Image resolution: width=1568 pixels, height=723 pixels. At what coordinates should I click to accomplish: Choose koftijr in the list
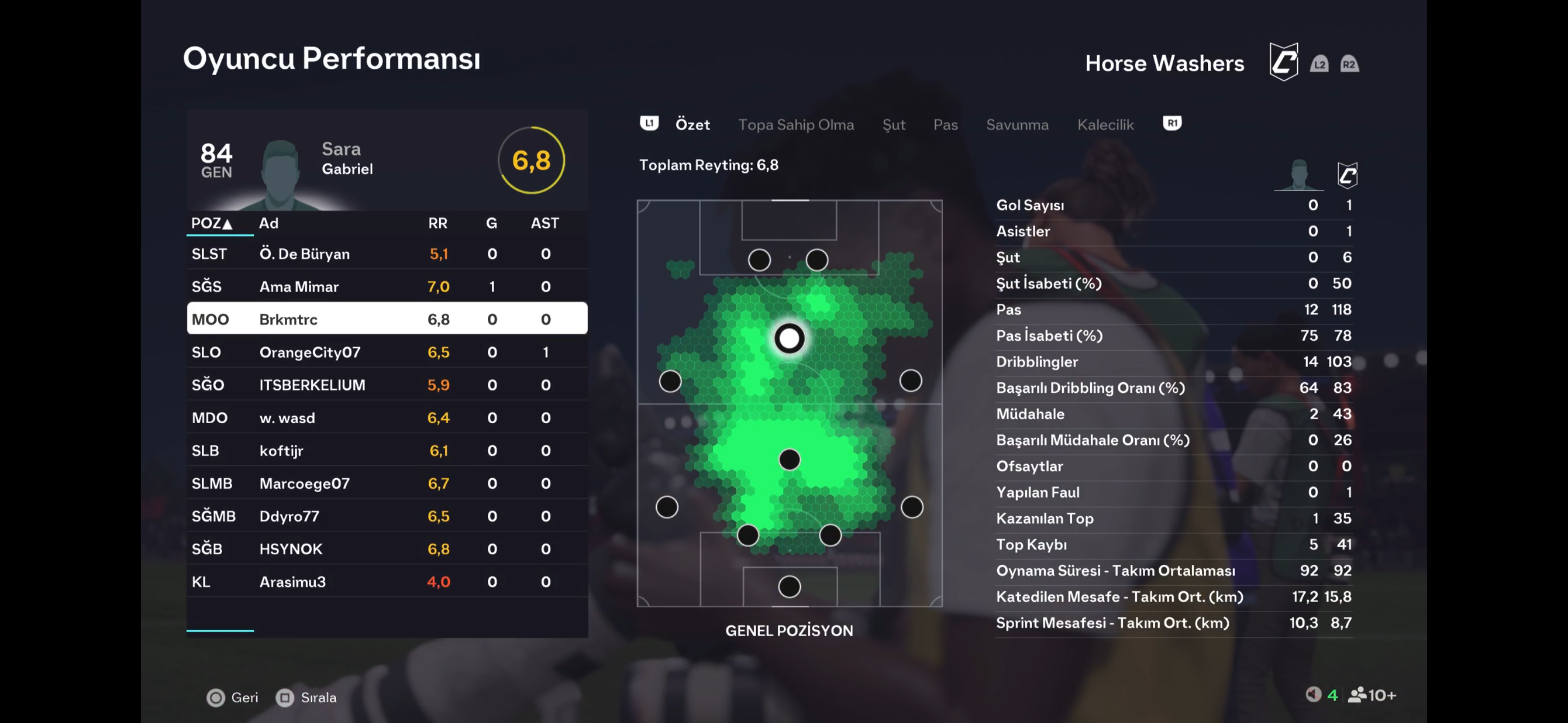coord(386,451)
